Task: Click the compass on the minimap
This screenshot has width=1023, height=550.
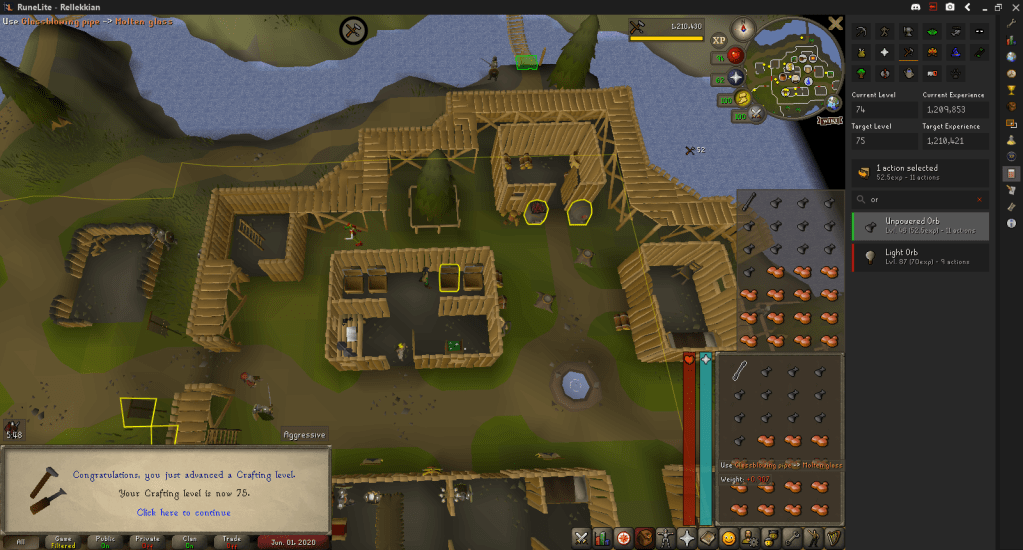Action: click(743, 28)
